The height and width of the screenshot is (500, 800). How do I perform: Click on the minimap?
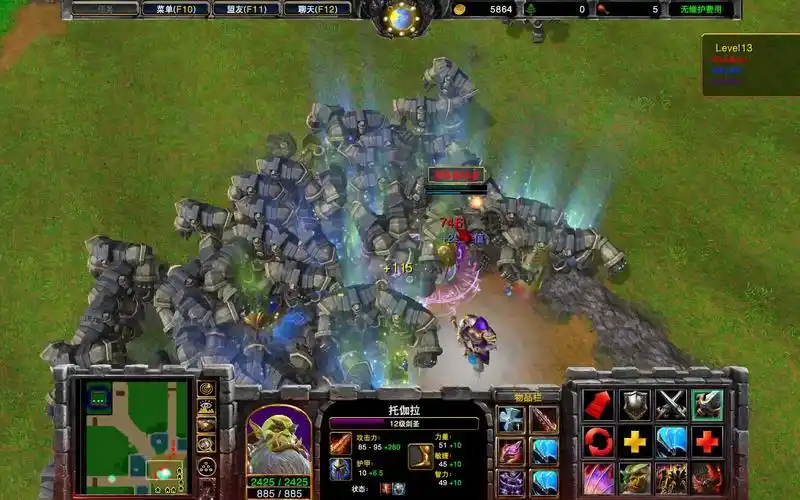pos(137,435)
